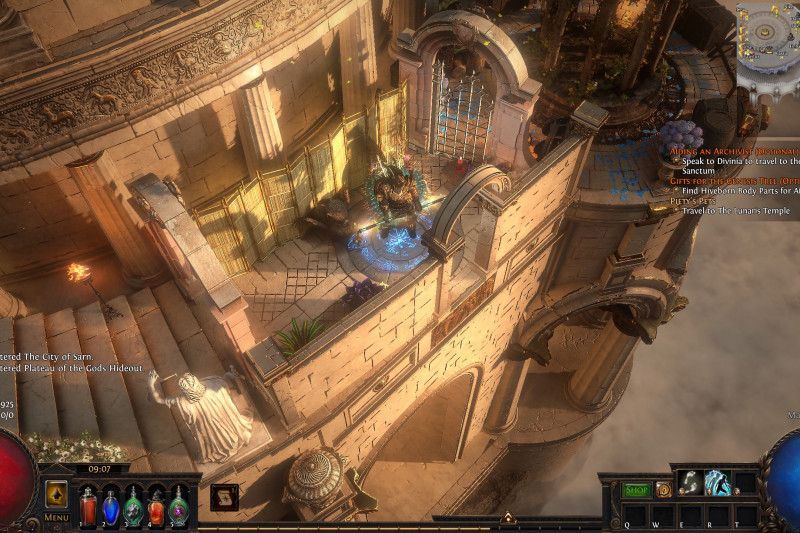Image resolution: width=800 pixels, height=533 pixels.
Task: Select the footprints movement skill
Action: click(690, 482)
